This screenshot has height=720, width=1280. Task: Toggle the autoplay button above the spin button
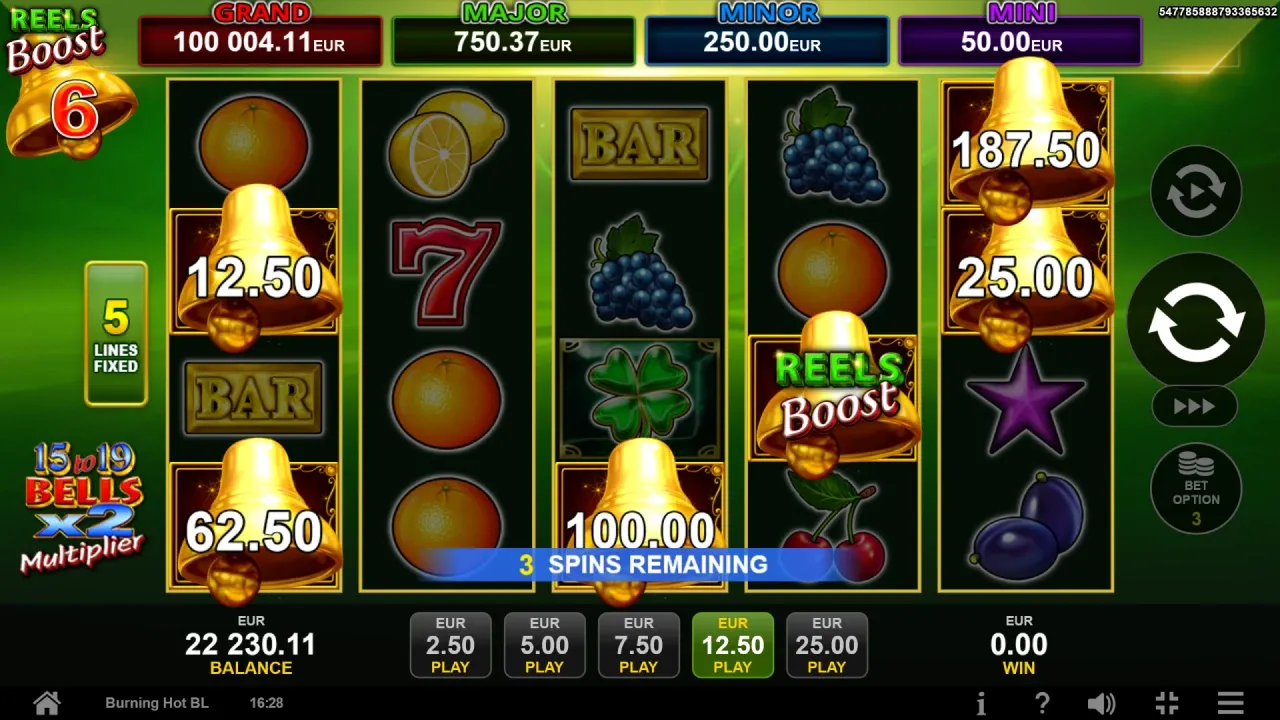[x=1196, y=191]
